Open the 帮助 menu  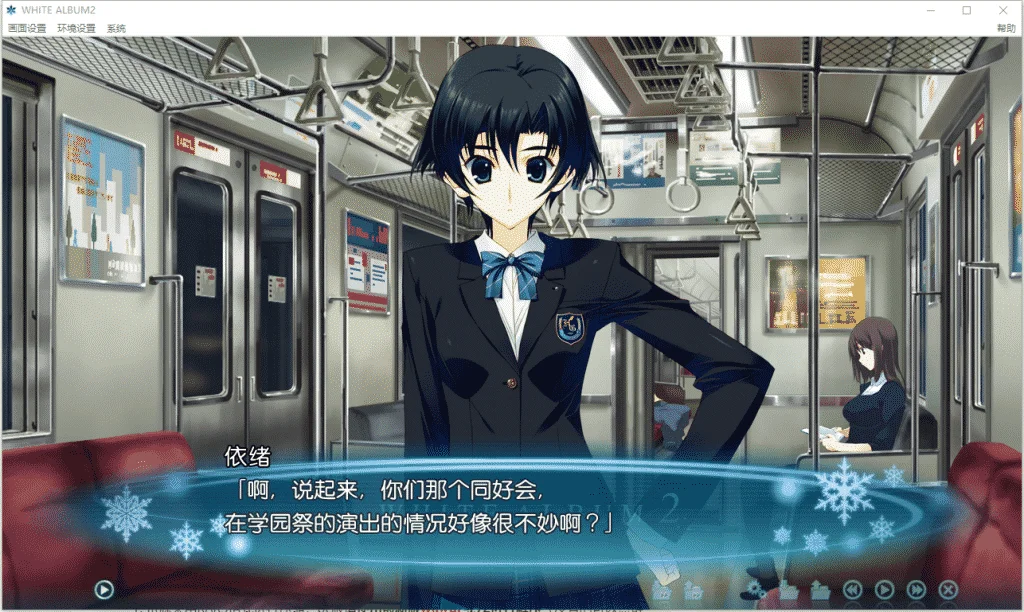pos(1005,29)
